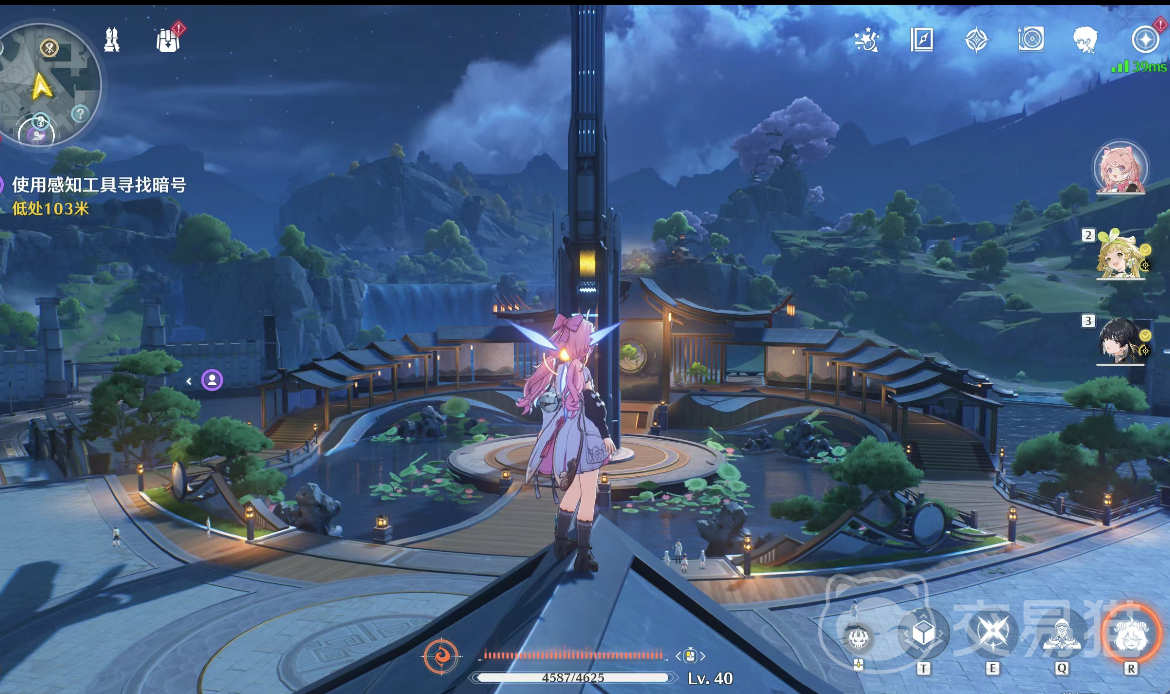The image size is (1170, 694).
Task: Open the compass guidebook icon
Action: coord(922,39)
